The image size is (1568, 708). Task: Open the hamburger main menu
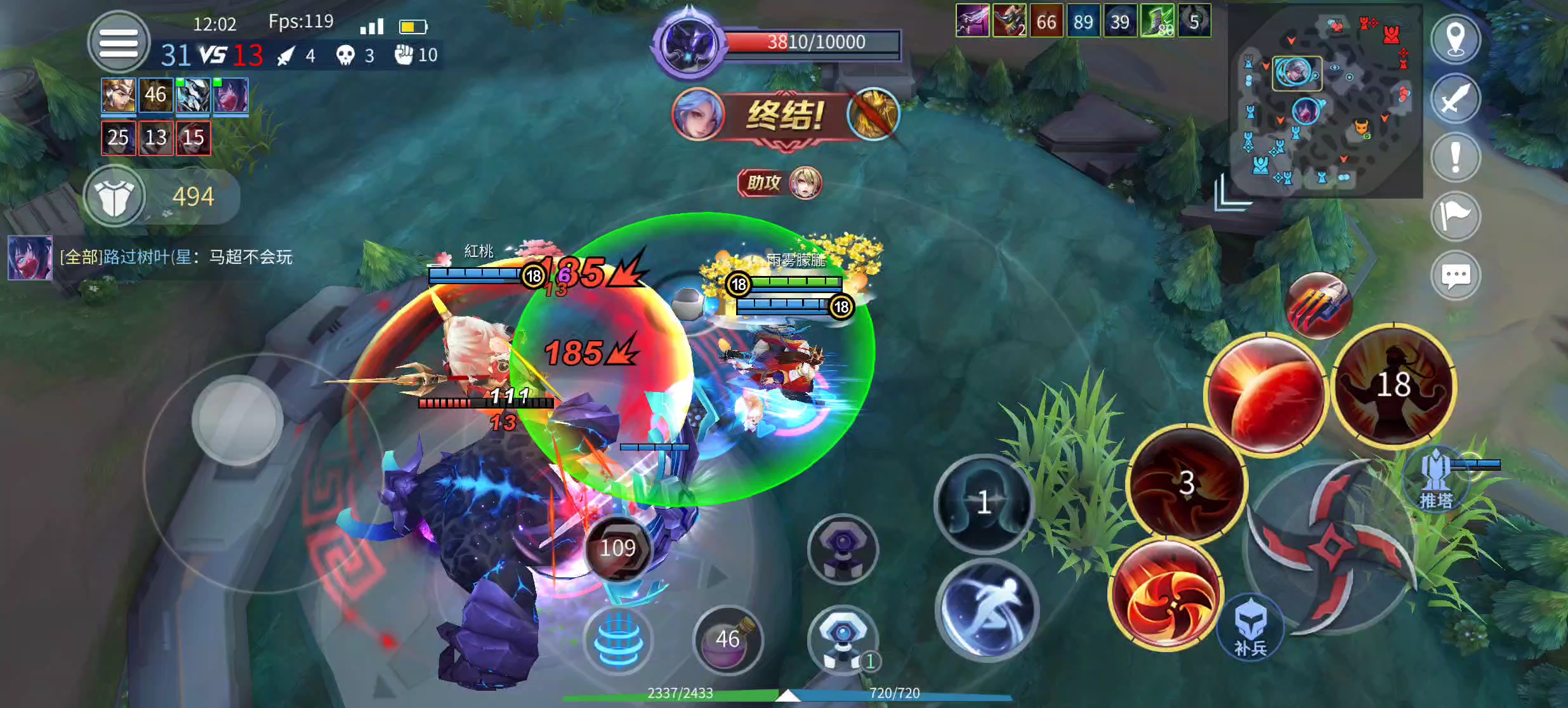click(x=118, y=43)
